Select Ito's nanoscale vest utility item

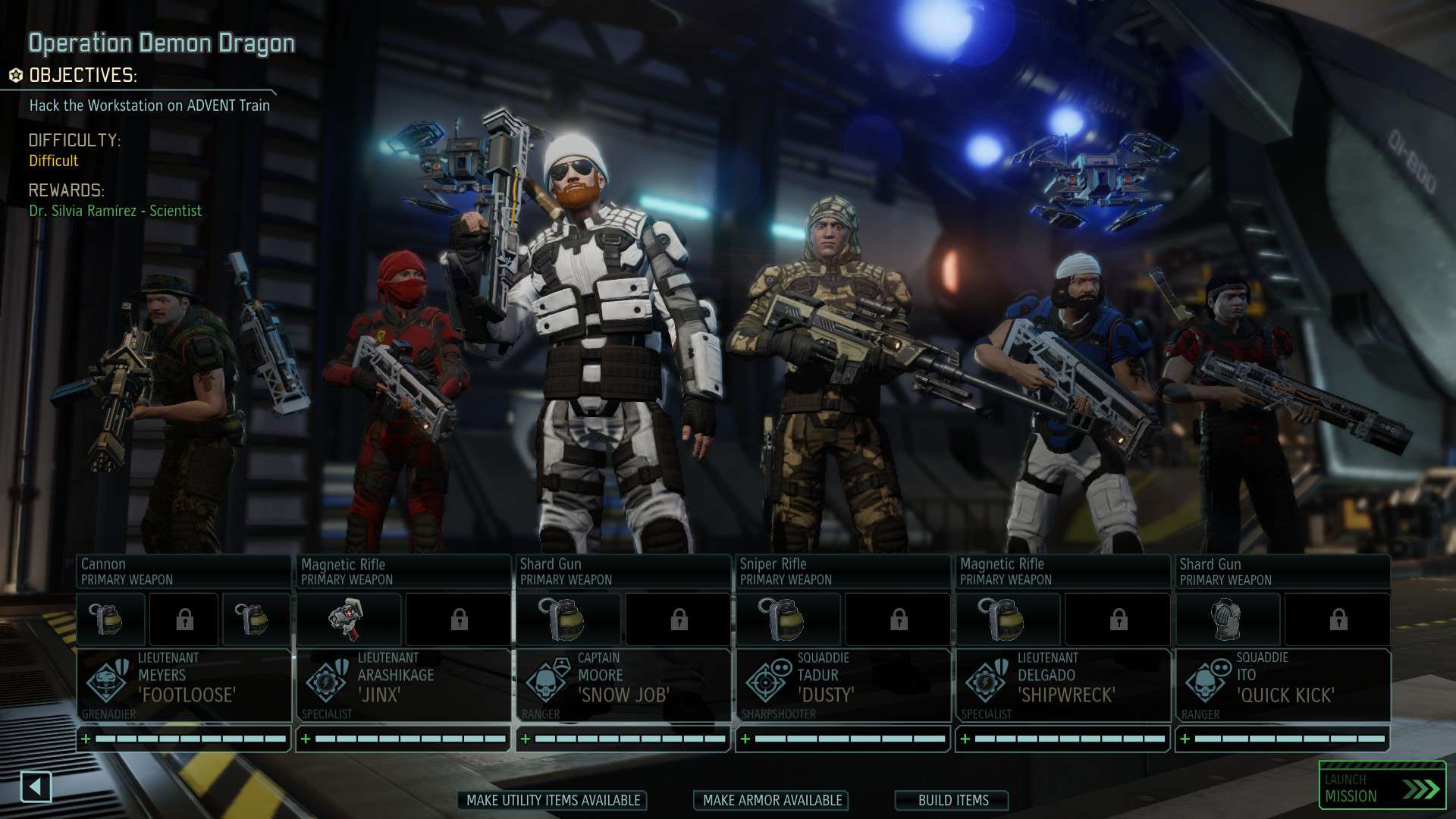[x=1226, y=619]
